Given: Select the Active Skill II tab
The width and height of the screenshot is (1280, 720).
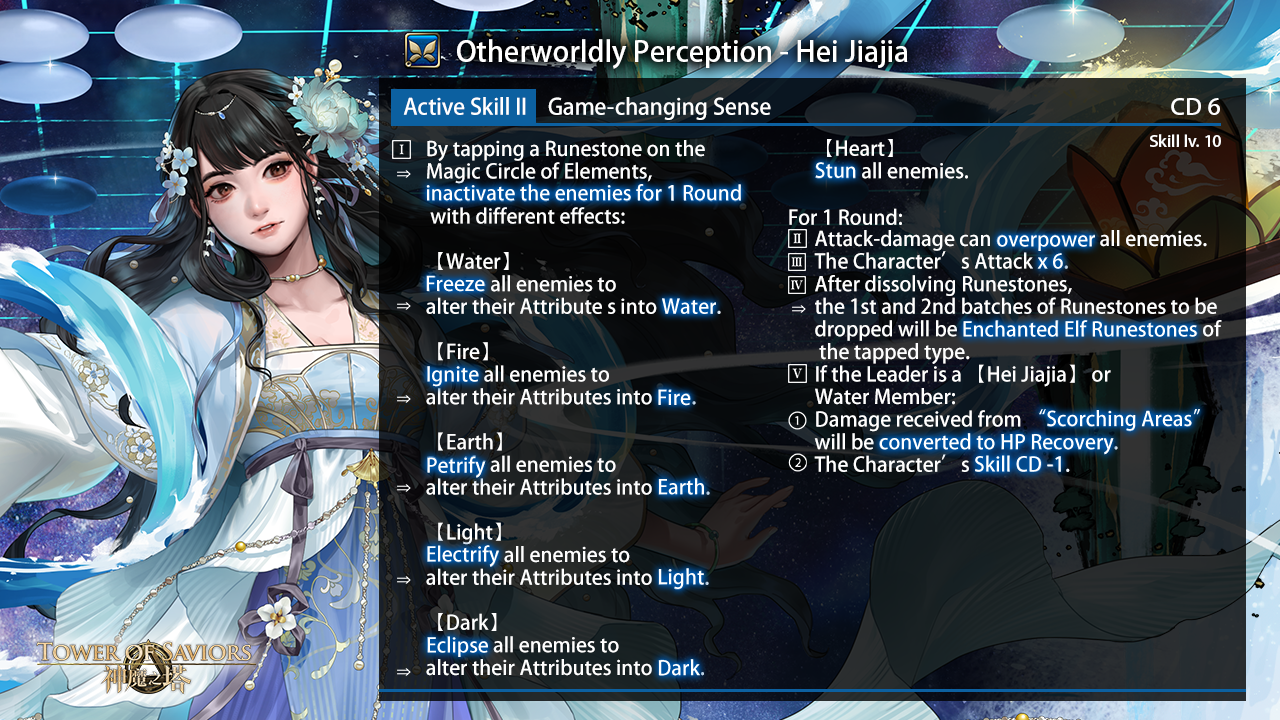Looking at the screenshot, I should [463, 107].
